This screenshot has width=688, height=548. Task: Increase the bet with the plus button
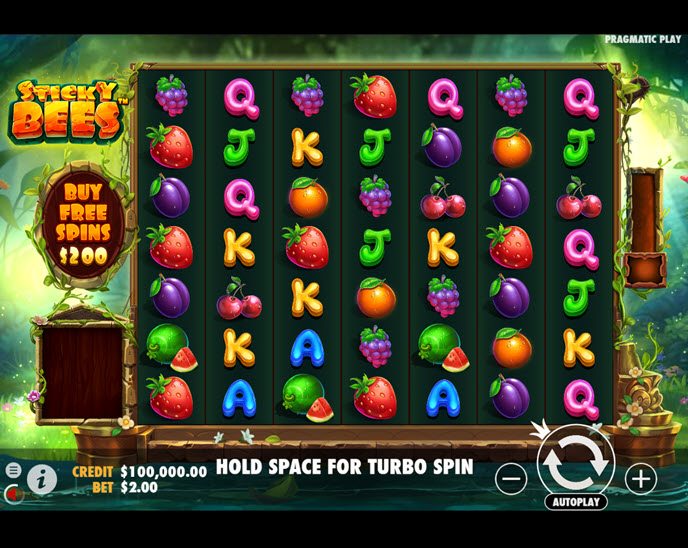[640, 479]
